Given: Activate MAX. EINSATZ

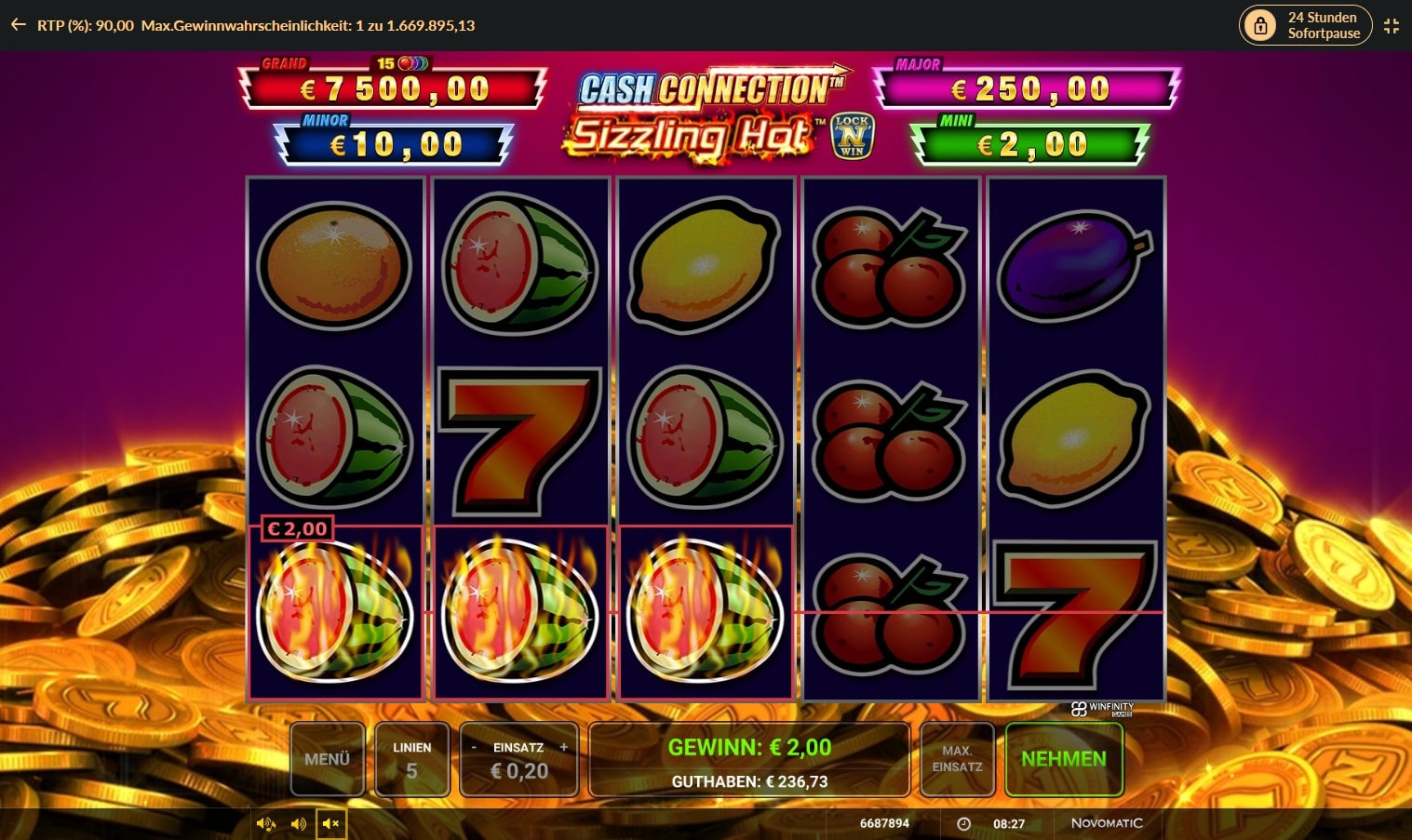Looking at the screenshot, I should point(957,759).
